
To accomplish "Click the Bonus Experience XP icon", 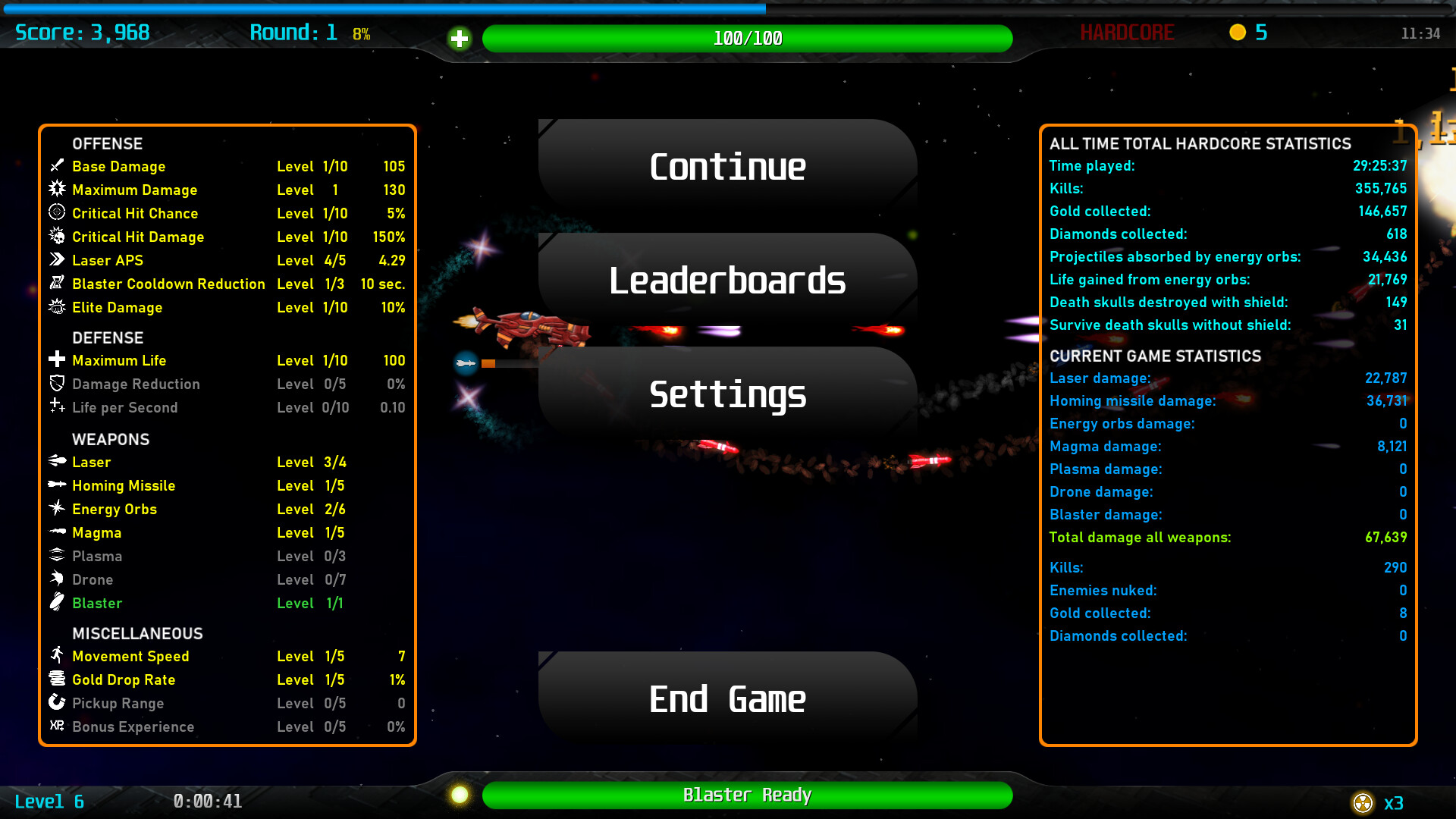I will point(57,726).
